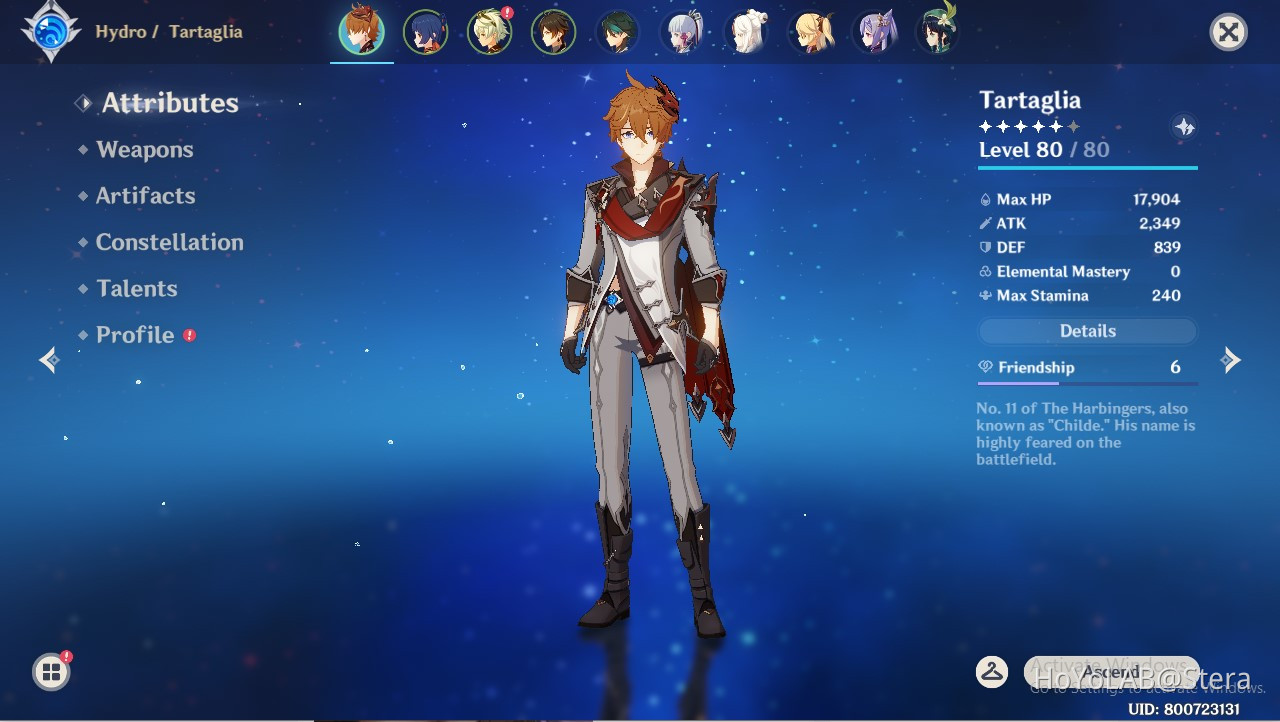Select Venti's portrait at far right
This screenshot has height=722, width=1280.
(937, 31)
